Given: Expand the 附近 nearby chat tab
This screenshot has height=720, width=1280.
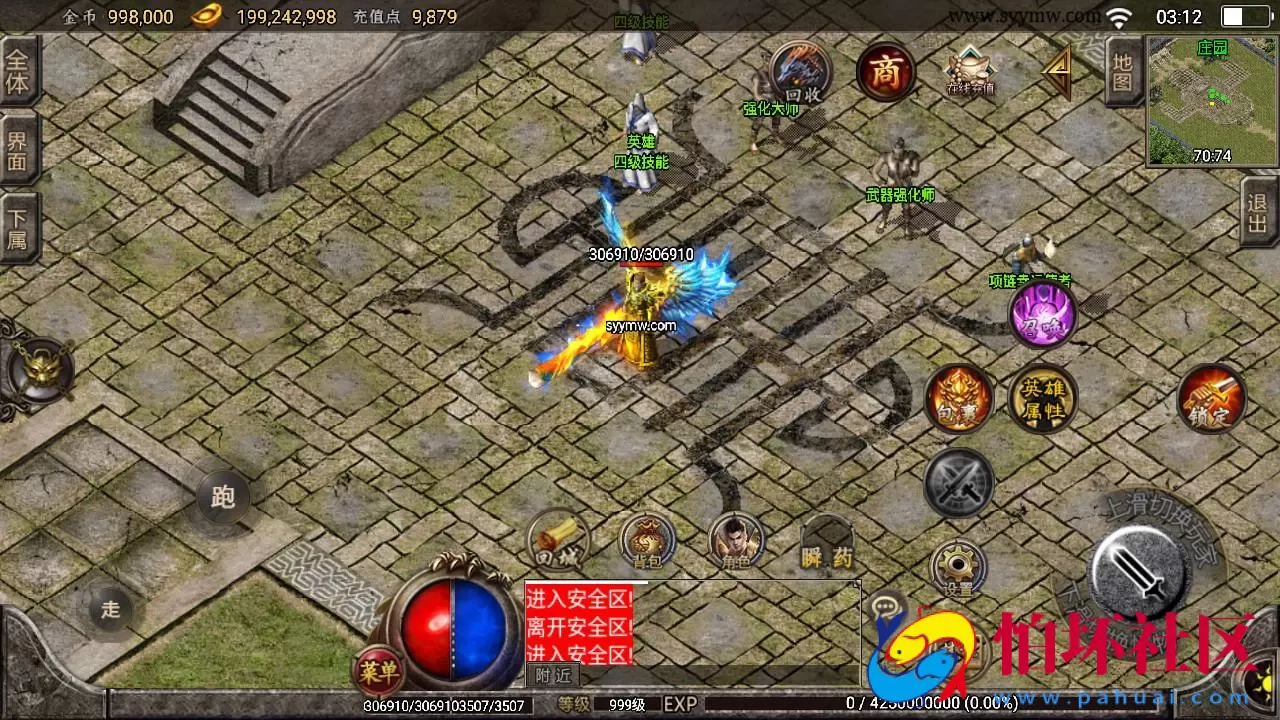Looking at the screenshot, I should tap(554, 676).
